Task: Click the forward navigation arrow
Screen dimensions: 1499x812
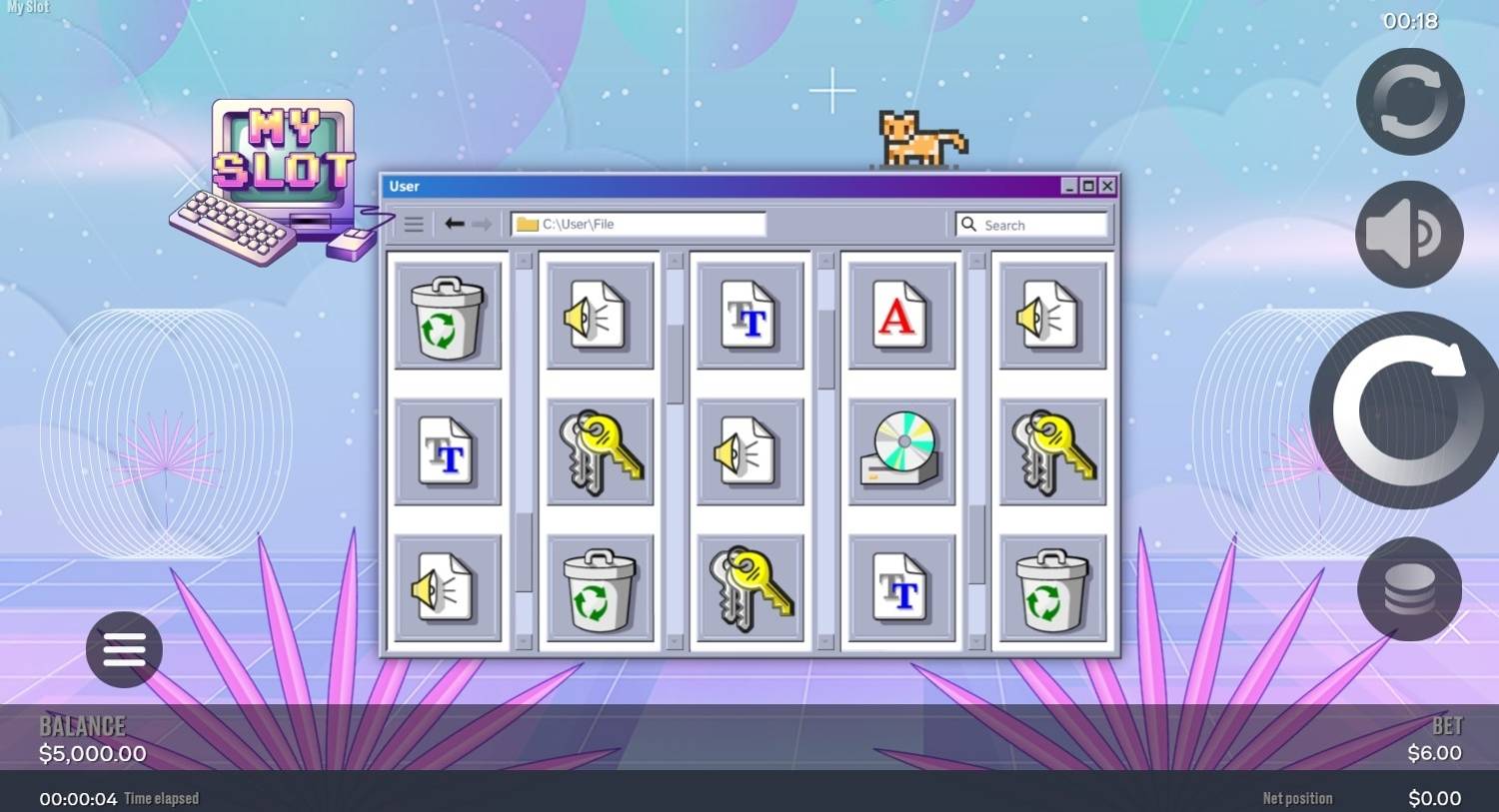Action: click(483, 224)
